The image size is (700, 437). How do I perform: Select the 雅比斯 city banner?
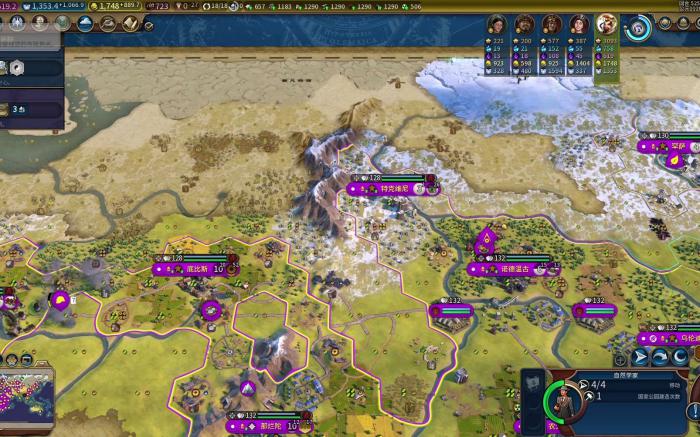tap(190, 268)
